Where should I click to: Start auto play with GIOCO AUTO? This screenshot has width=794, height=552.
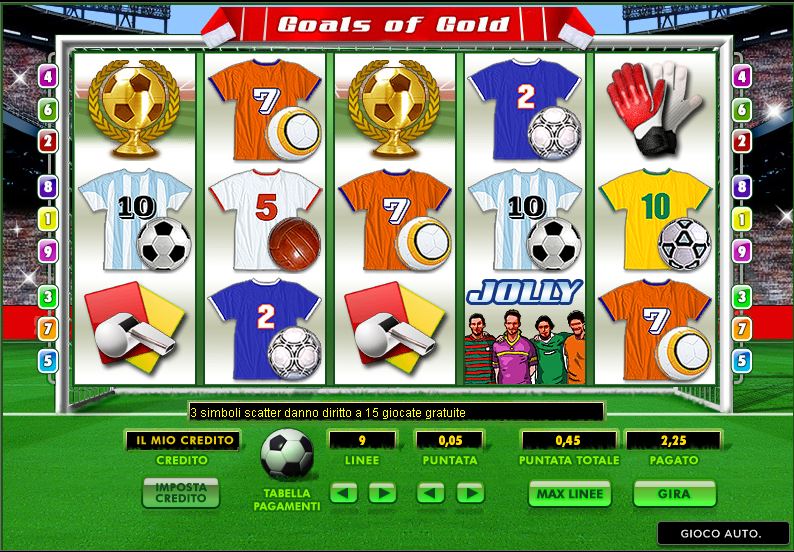722,533
